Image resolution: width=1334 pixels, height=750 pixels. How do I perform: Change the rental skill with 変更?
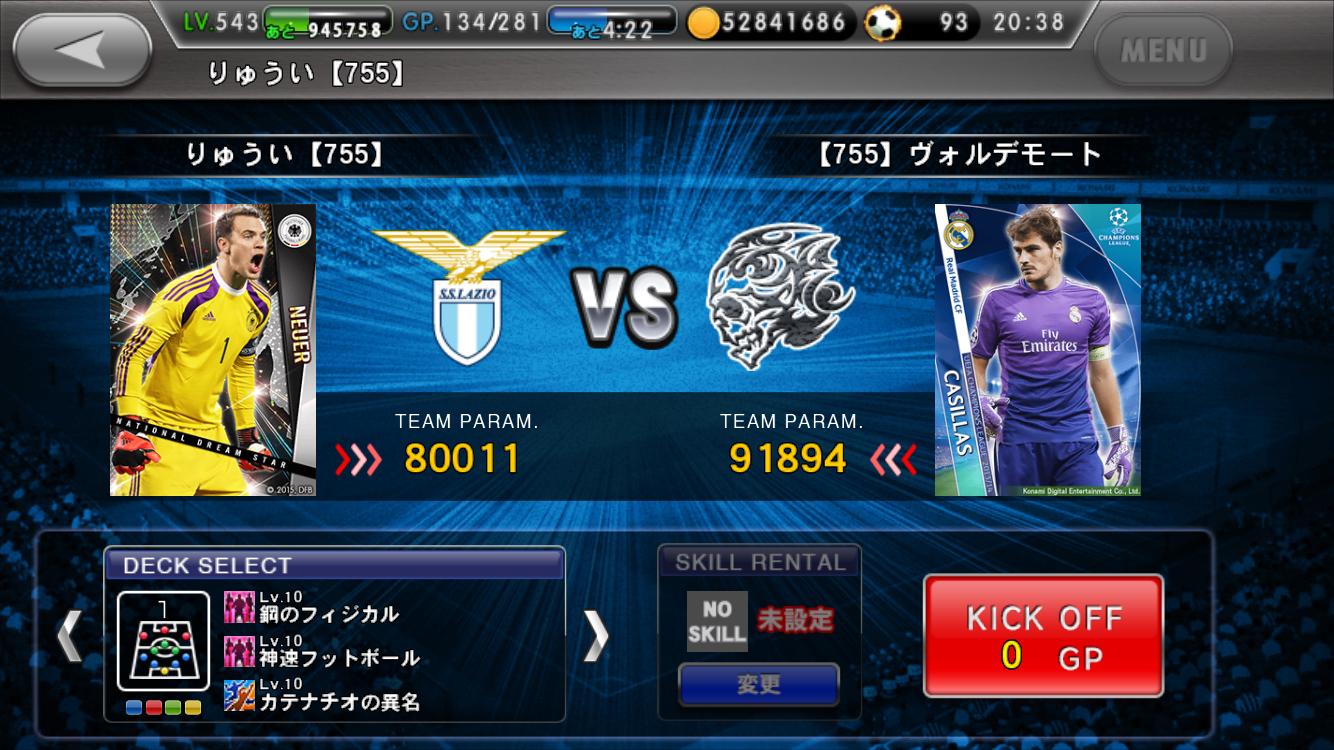click(x=758, y=685)
